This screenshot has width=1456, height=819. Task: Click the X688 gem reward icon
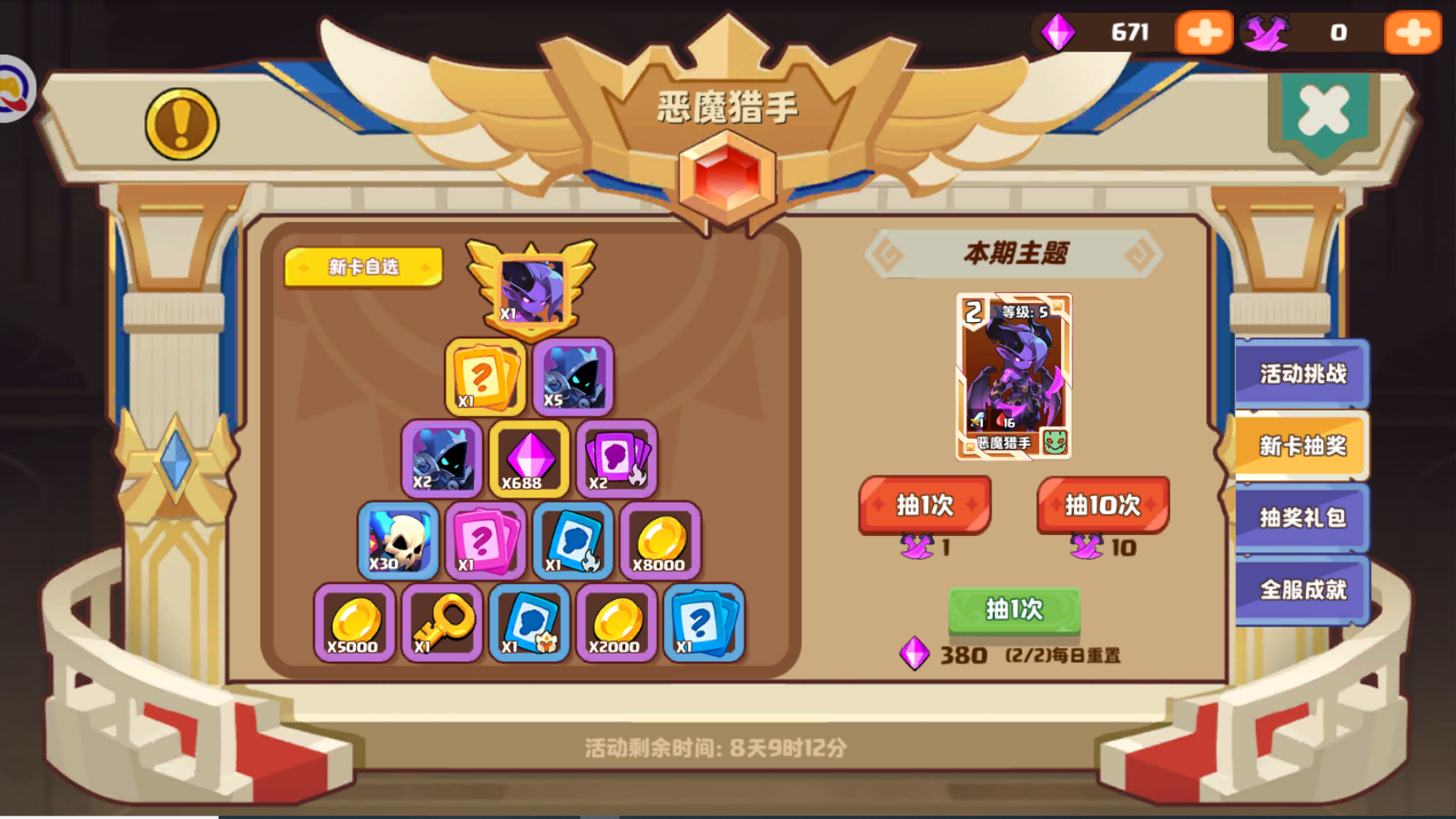(x=529, y=459)
